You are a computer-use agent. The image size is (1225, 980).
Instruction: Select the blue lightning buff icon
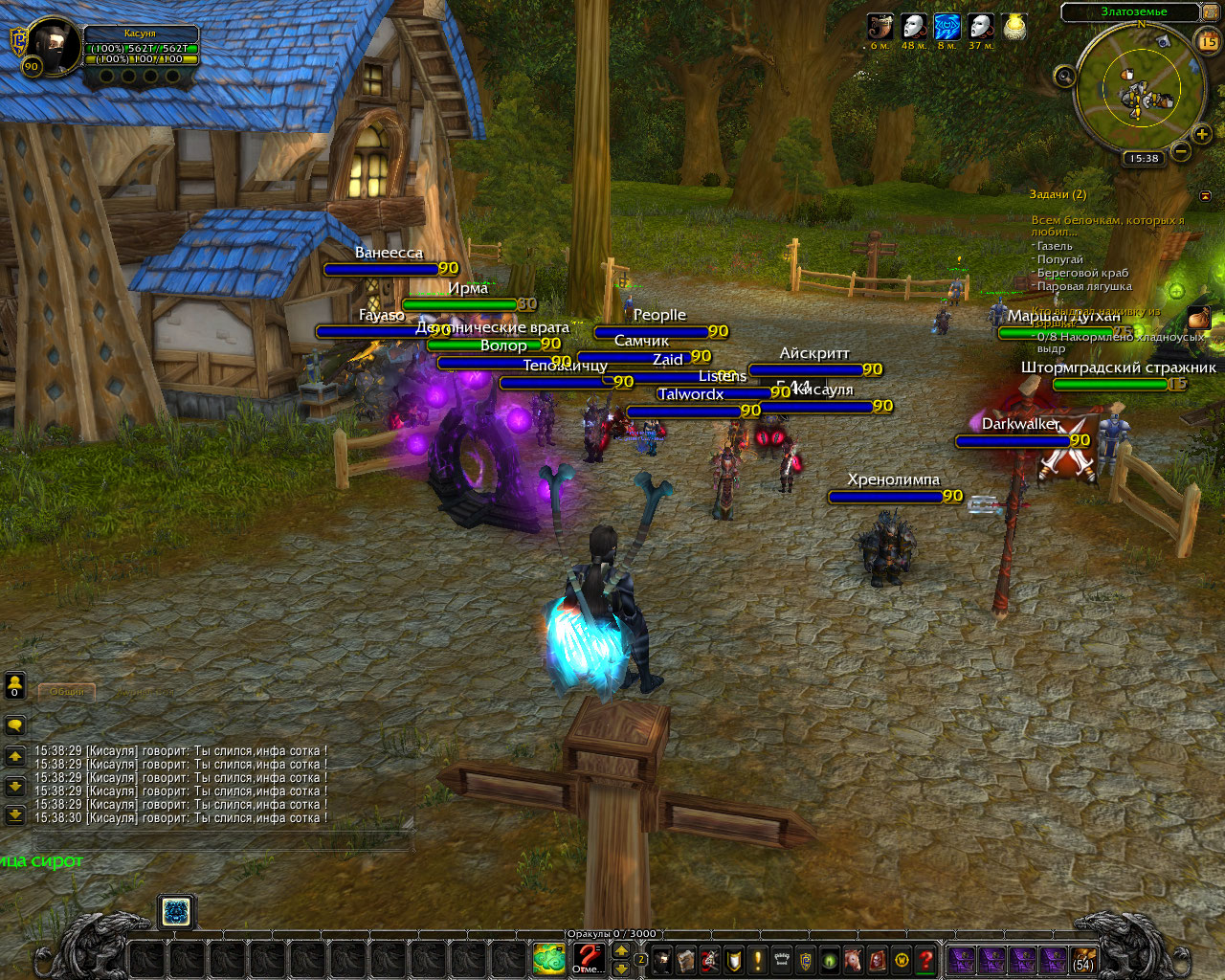point(947,27)
